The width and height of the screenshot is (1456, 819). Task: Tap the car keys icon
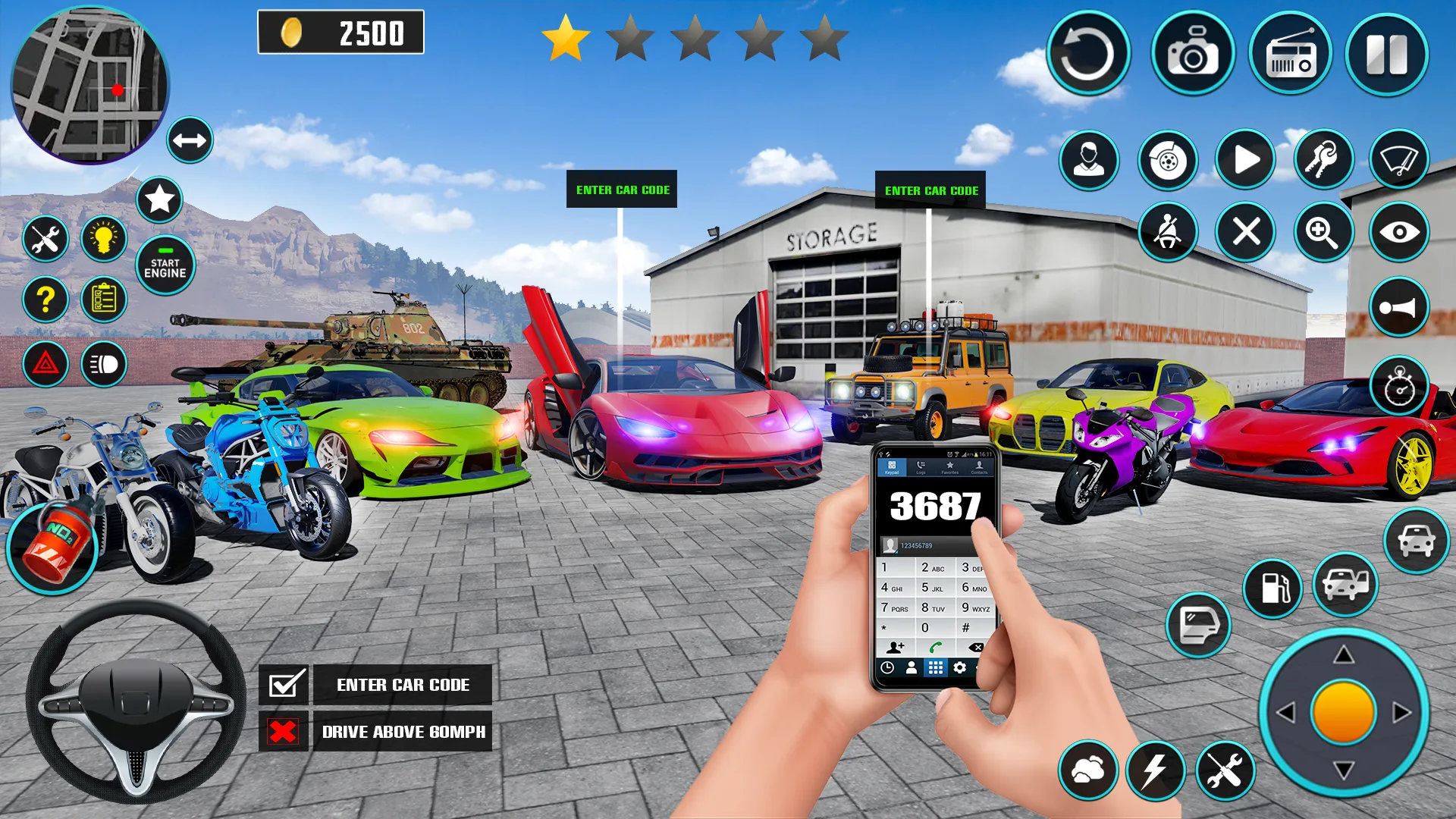point(1323,159)
